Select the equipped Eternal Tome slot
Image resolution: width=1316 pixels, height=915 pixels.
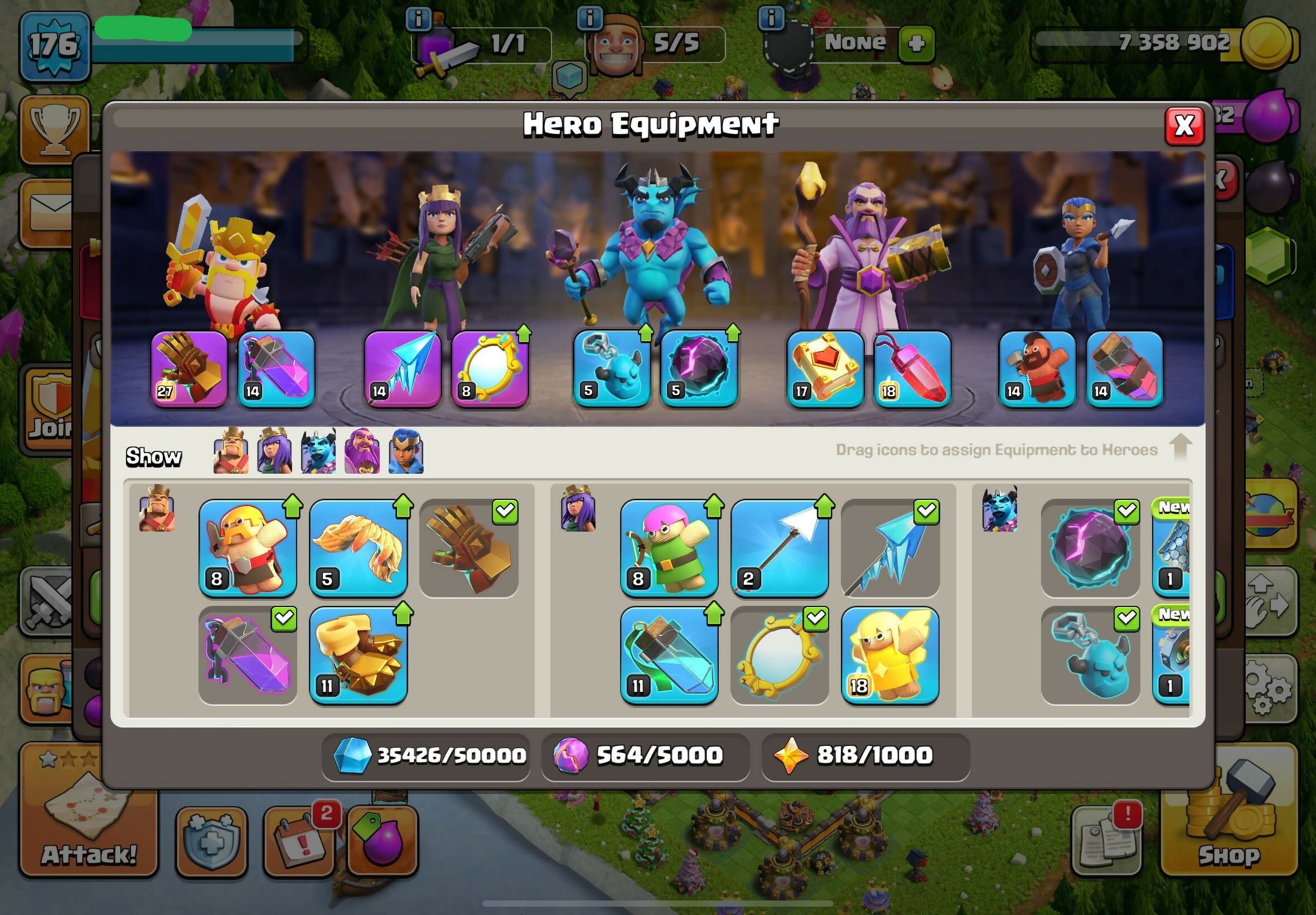[x=825, y=369]
